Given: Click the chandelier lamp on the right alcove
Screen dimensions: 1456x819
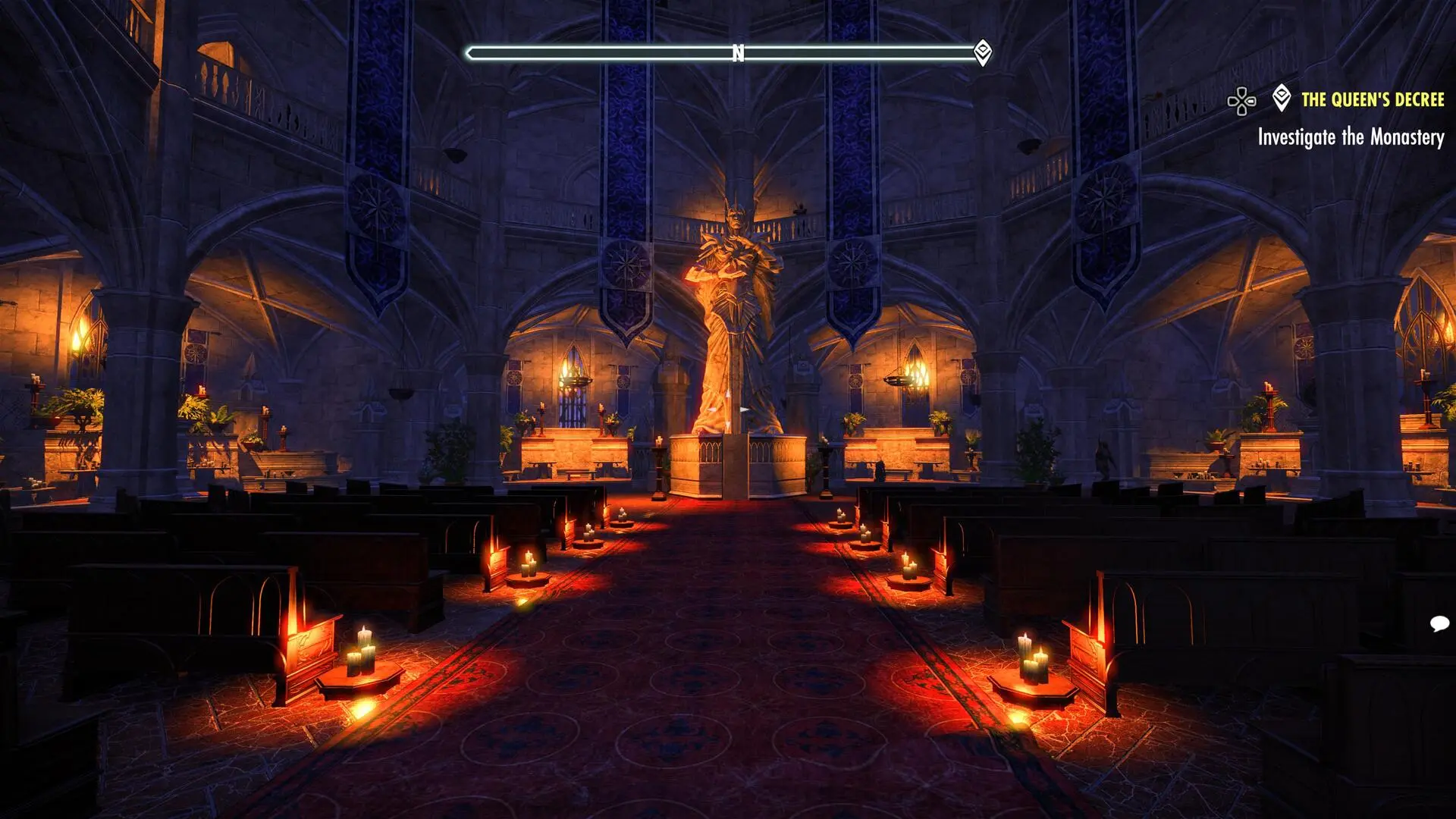Looking at the screenshot, I should click(908, 379).
